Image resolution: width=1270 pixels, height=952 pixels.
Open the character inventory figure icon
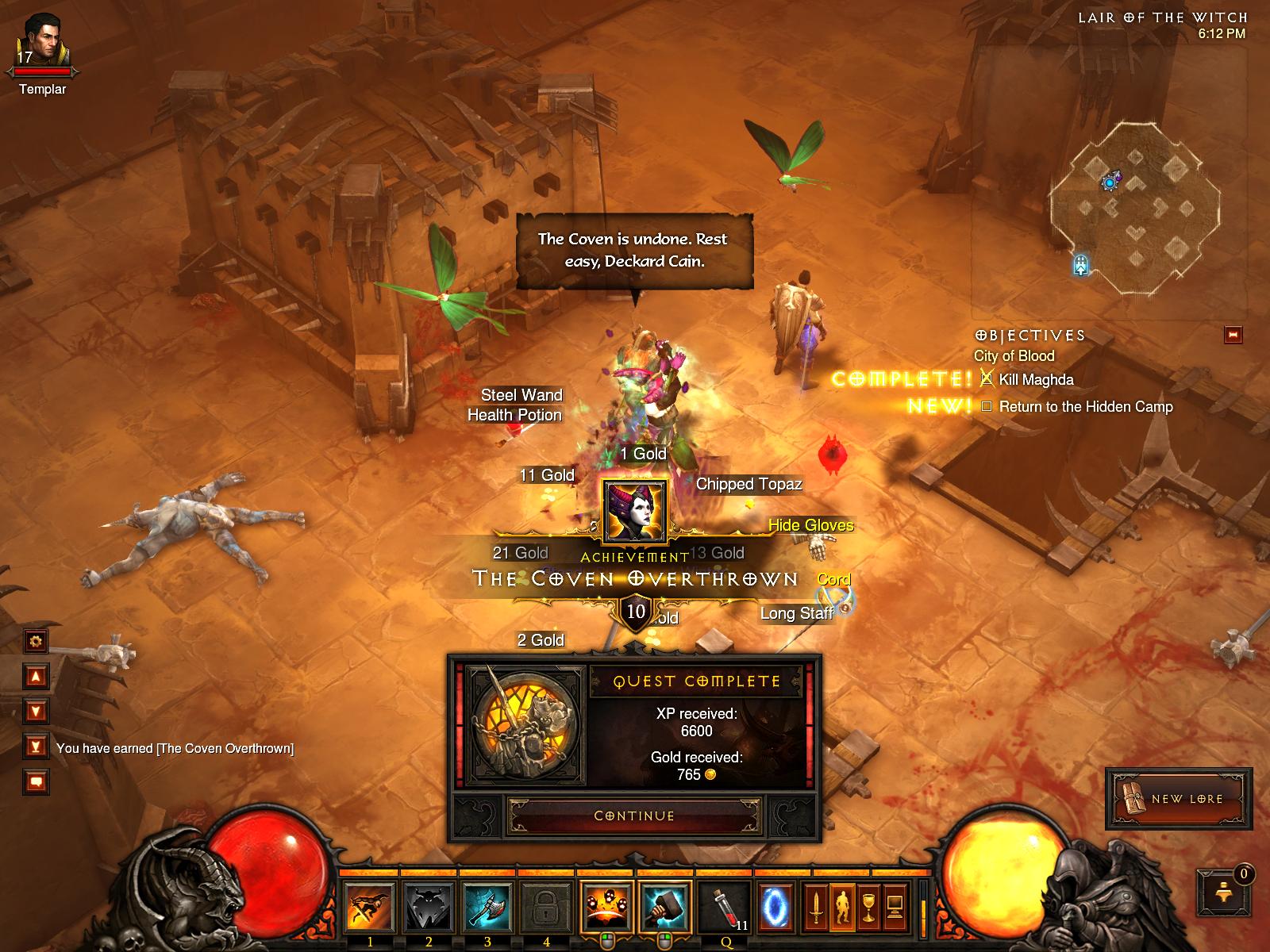(x=841, y=906)
